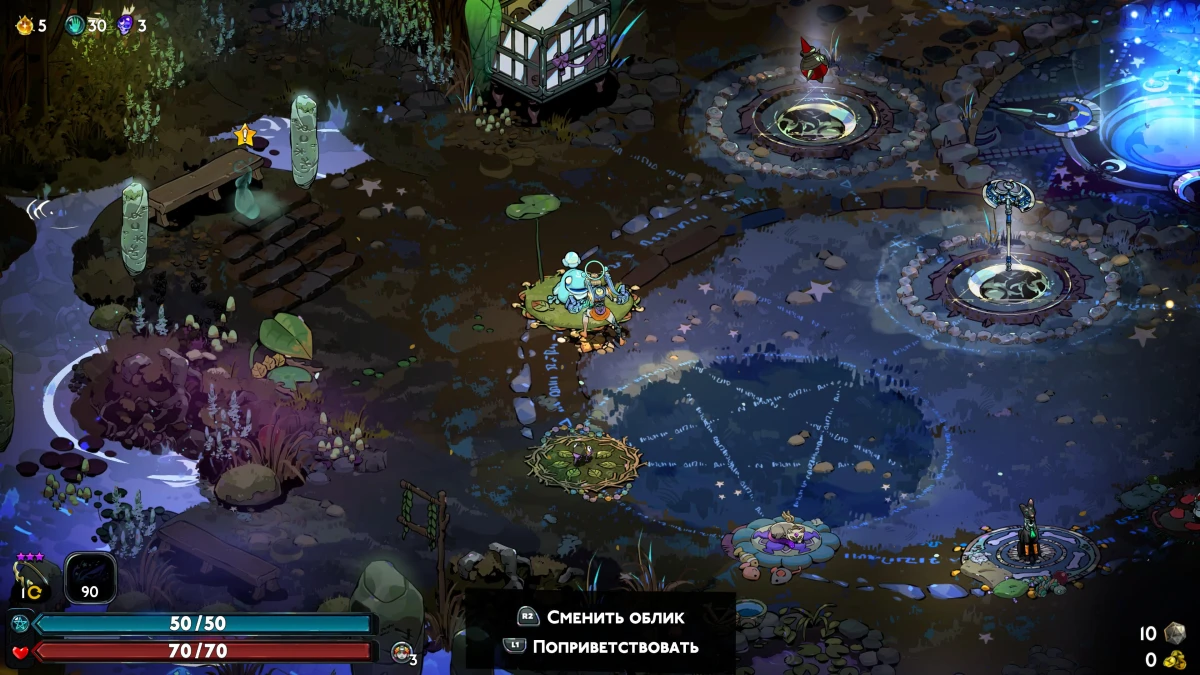The width and height of the screenshot is (1200, 675).
Task: Click the purple skull resource icon
Action: (125, 25)
